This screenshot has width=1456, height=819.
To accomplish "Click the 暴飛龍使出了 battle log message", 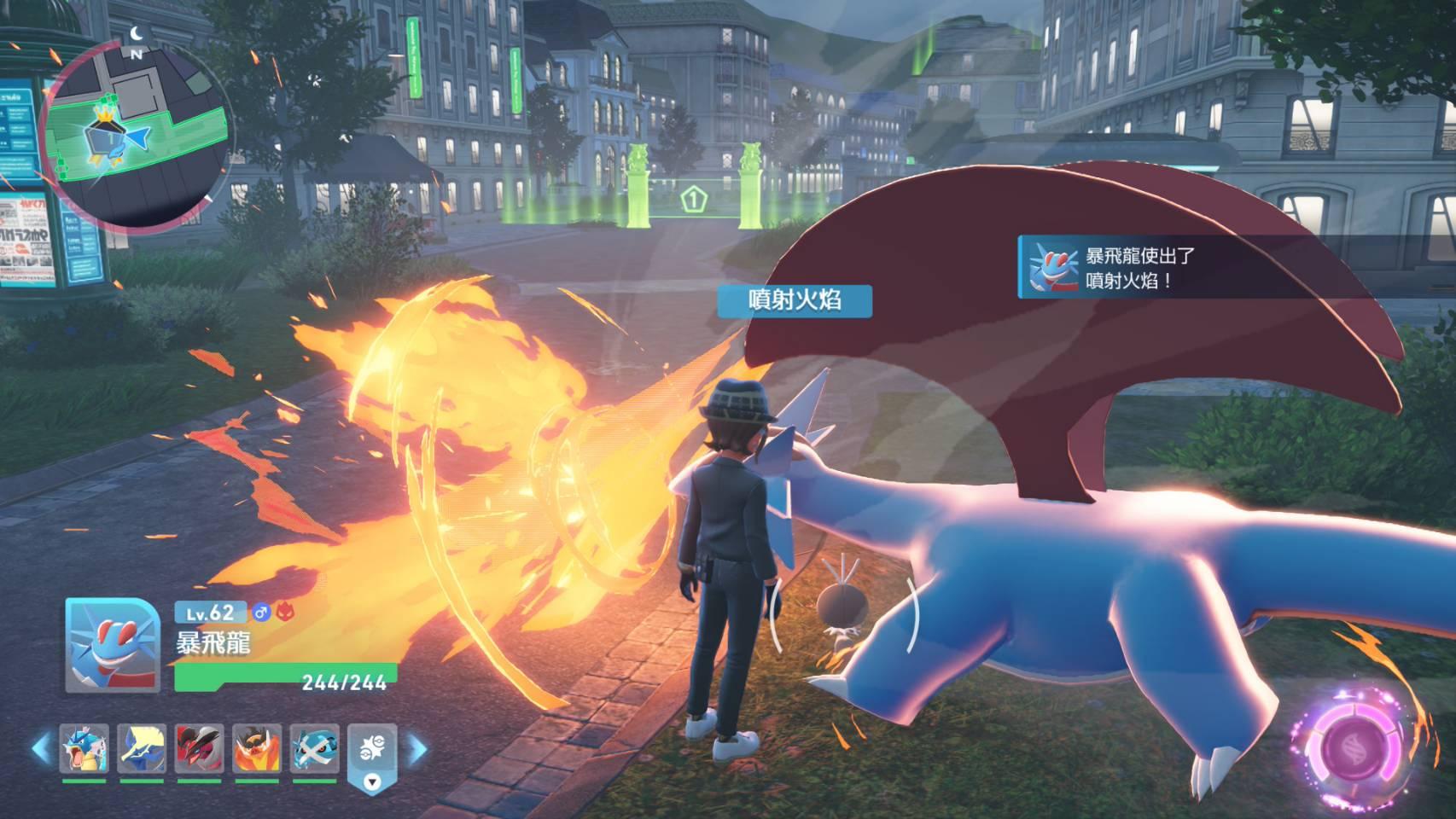I will [1139, 267].
